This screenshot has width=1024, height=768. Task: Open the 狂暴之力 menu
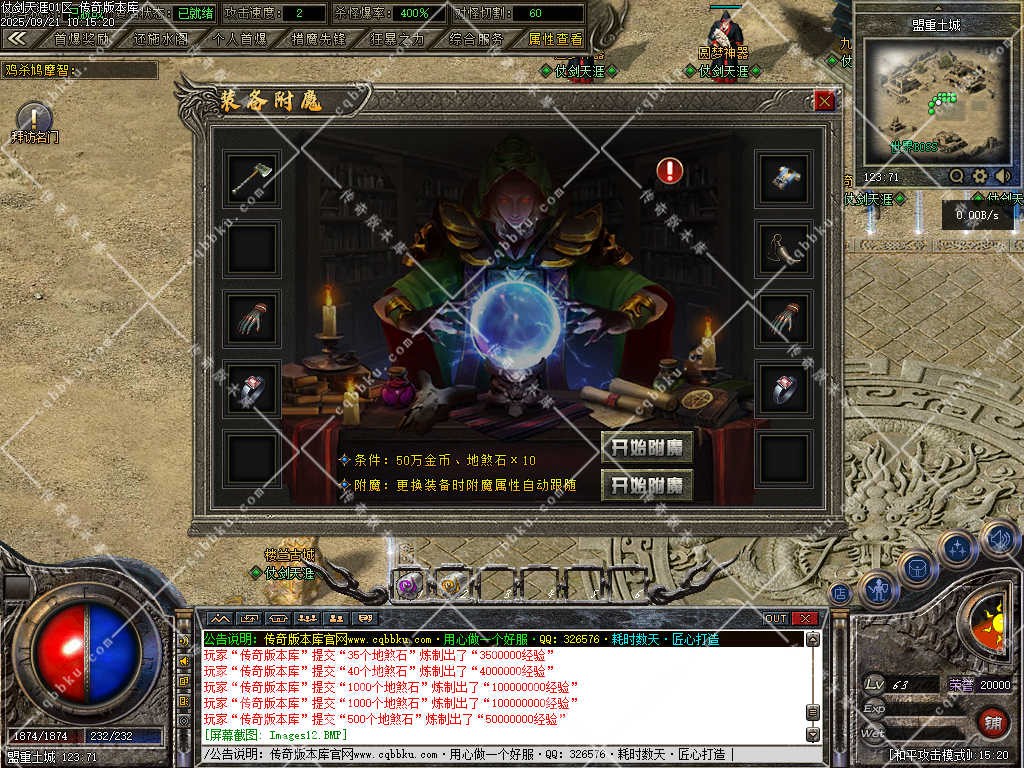coord(397,39)
